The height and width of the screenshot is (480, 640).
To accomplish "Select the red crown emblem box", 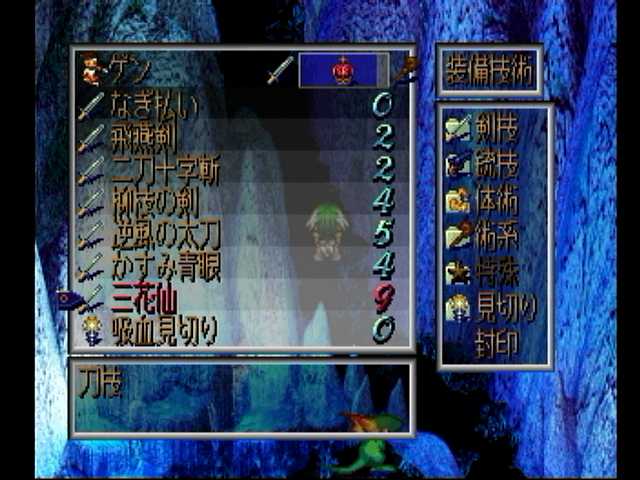I will coord(343,70).
